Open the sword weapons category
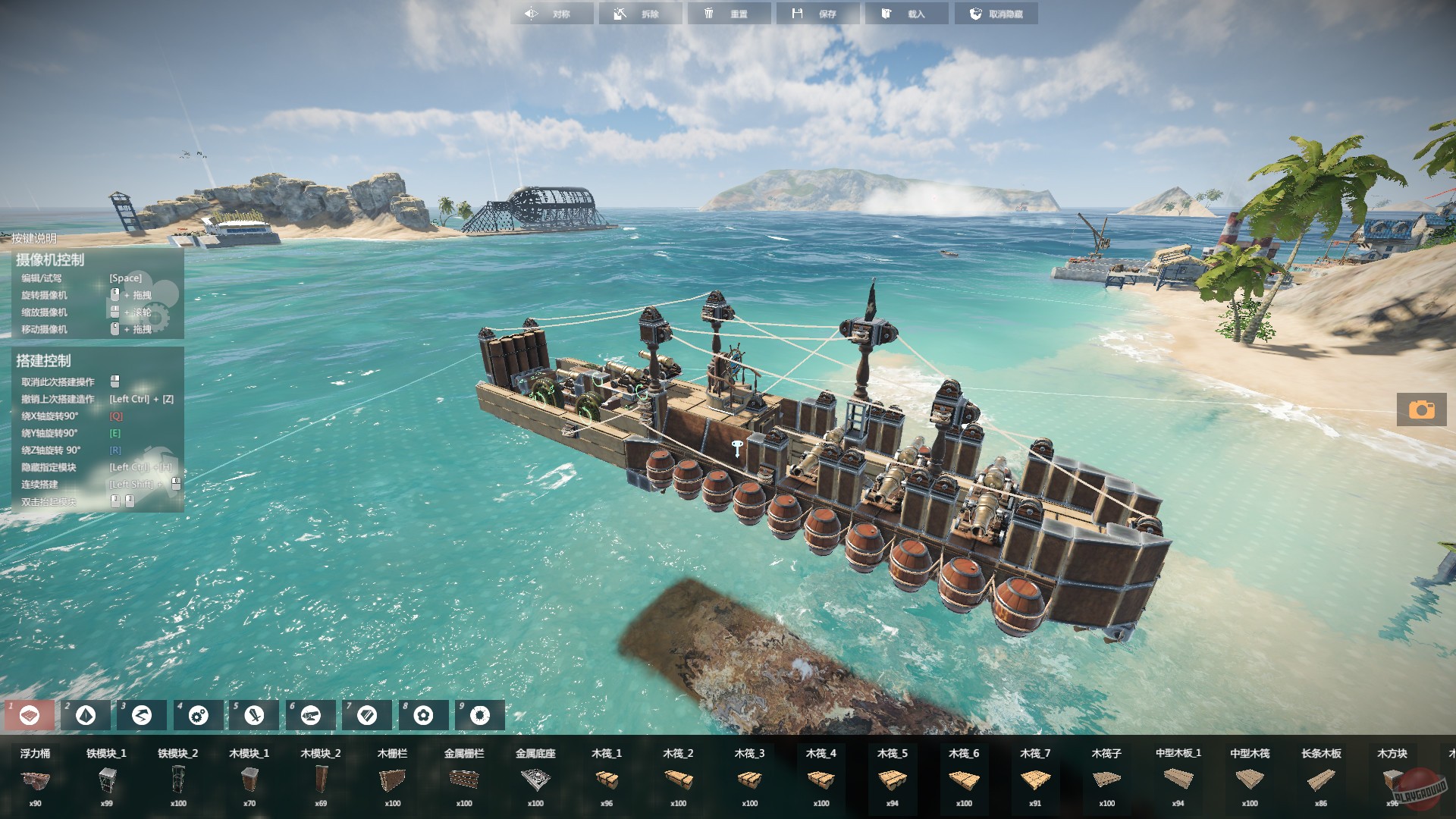 coord(254,714)
